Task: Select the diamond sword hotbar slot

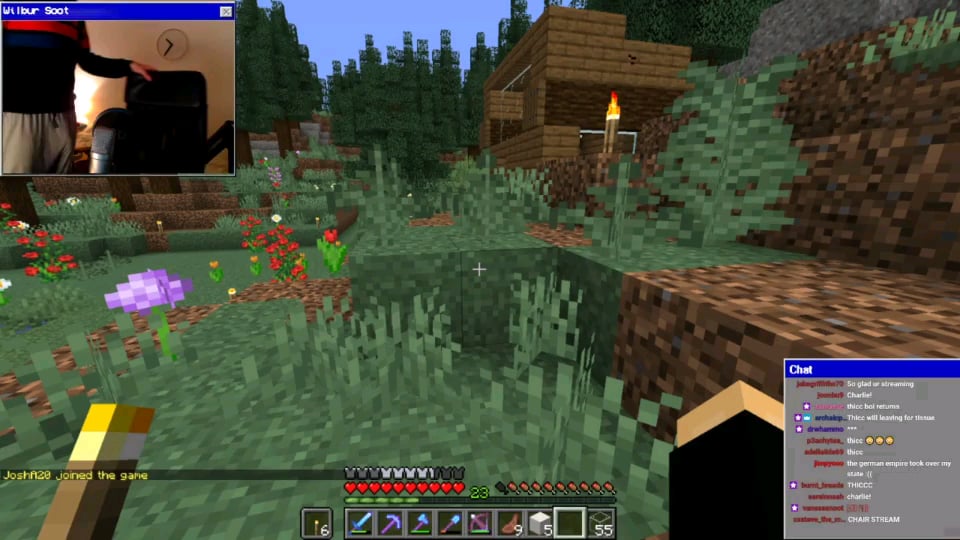Action: point(360,523)
